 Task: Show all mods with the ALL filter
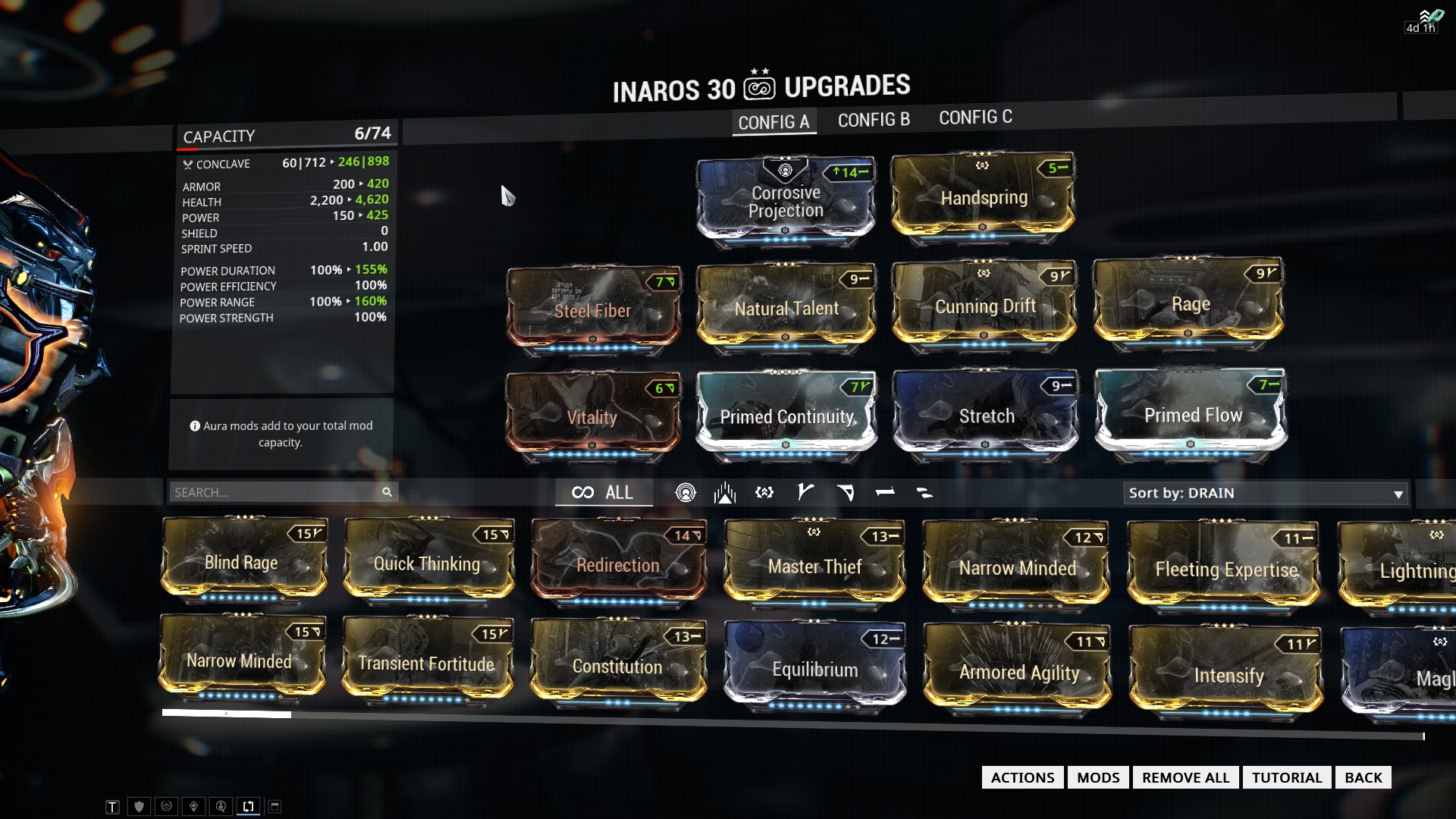coord(604,492)
